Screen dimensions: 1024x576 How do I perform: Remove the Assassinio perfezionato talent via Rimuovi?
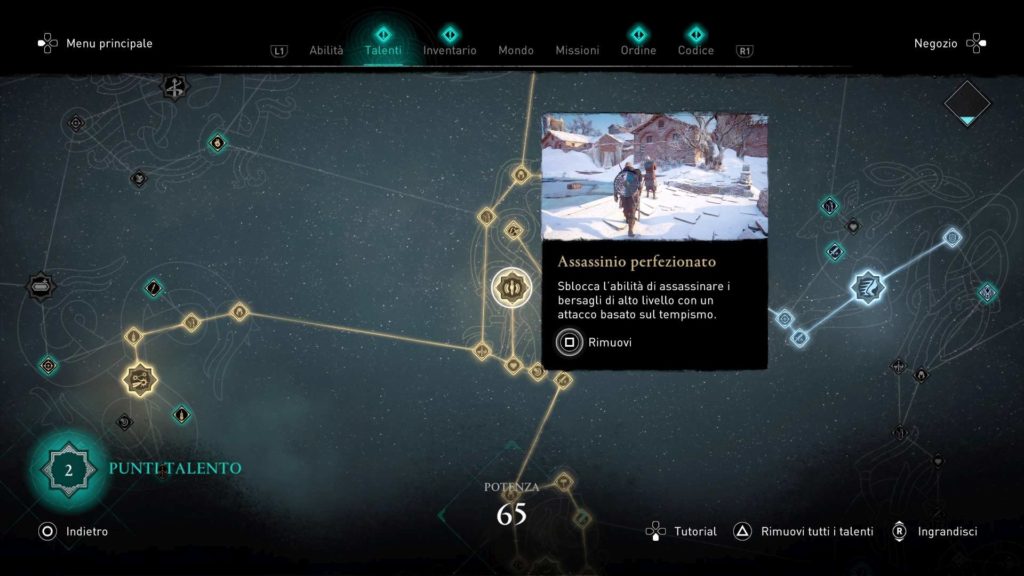[595, 342]
